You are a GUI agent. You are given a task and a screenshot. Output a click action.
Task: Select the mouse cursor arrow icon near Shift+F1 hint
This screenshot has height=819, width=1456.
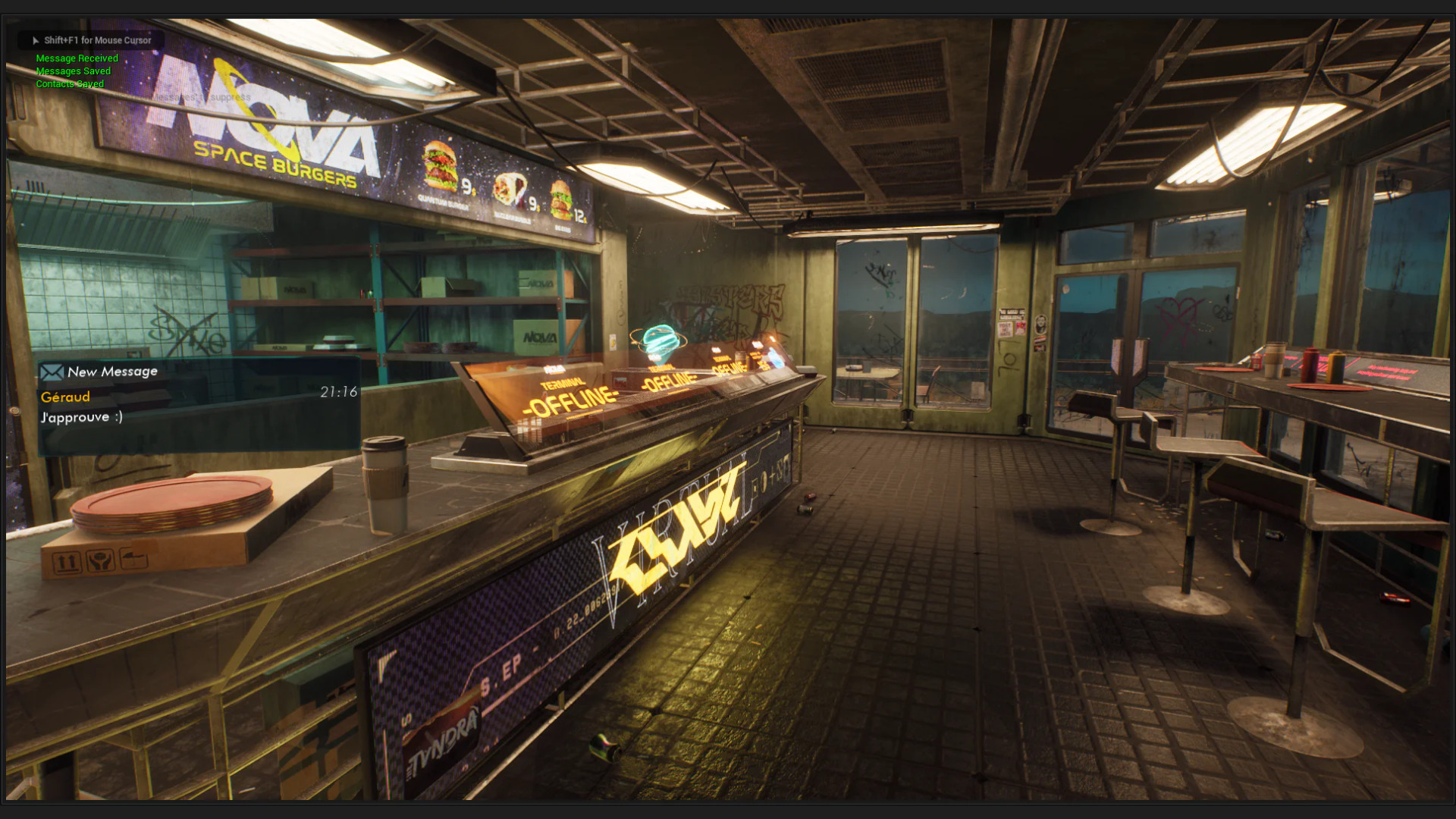point(35,40)
